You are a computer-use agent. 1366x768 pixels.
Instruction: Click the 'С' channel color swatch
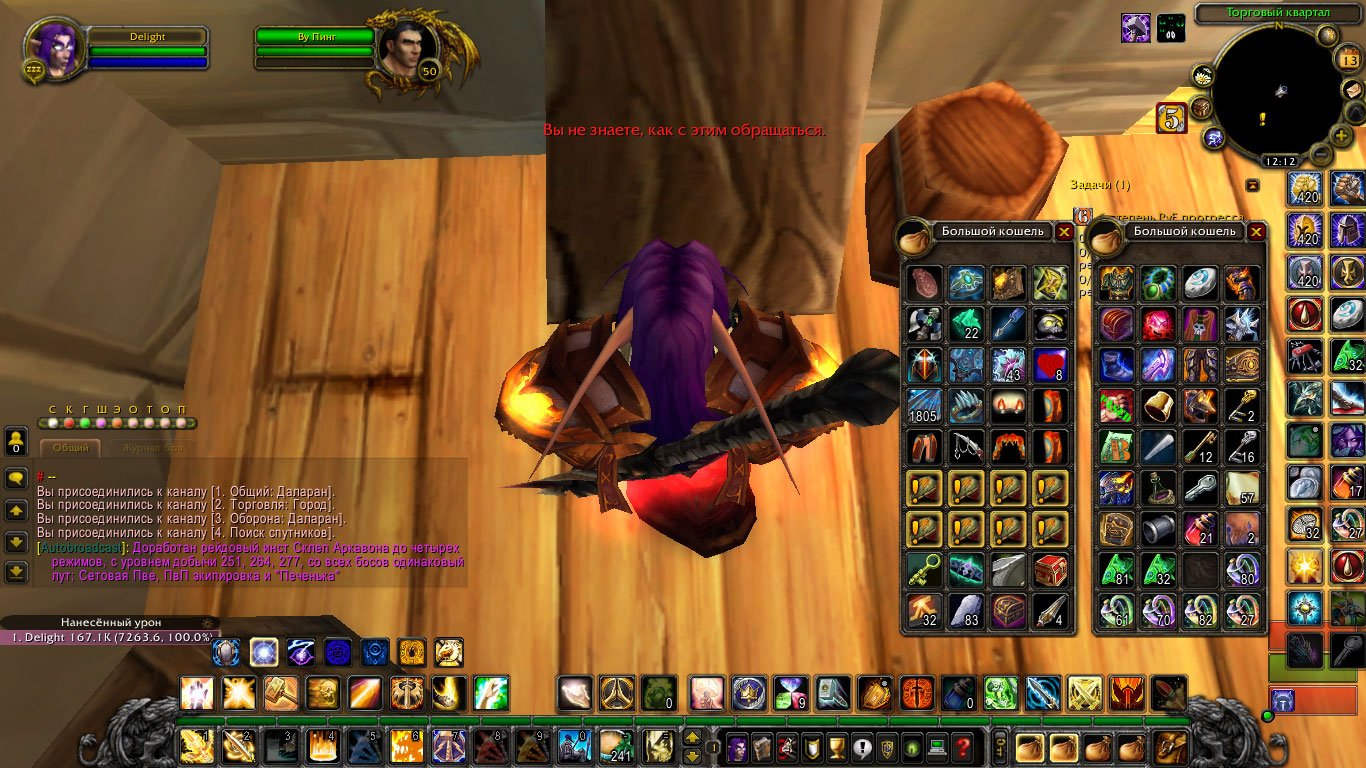point(52,424)
